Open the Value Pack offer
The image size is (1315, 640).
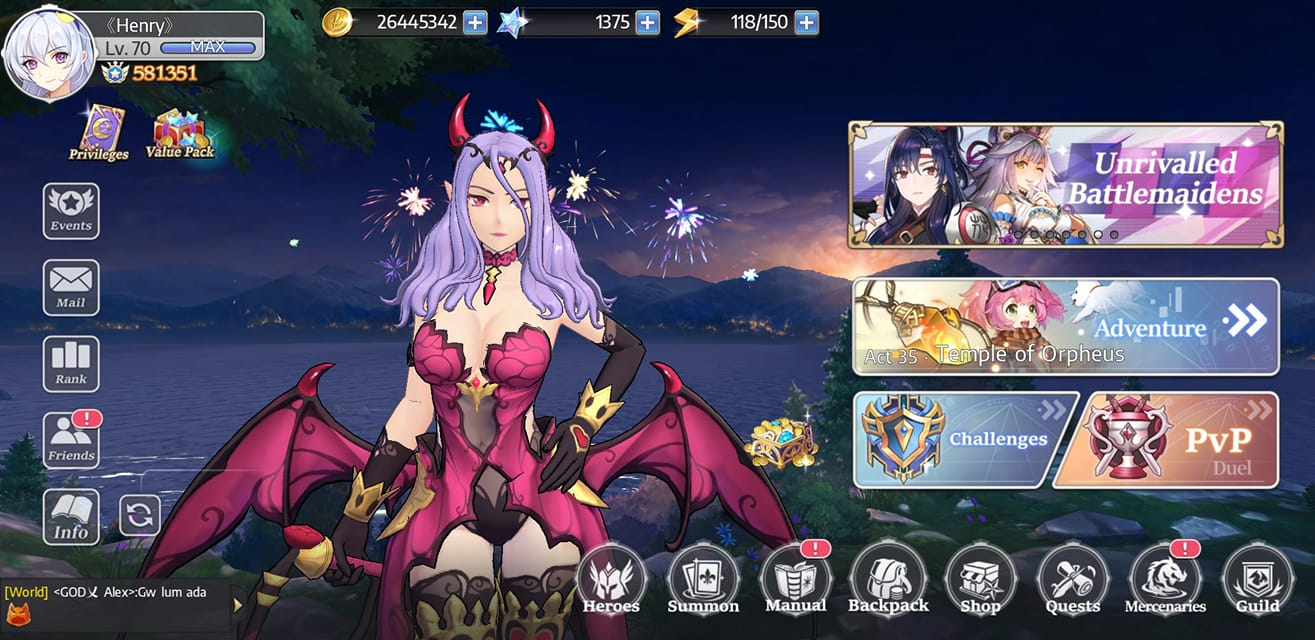click(x=180, y=133)
